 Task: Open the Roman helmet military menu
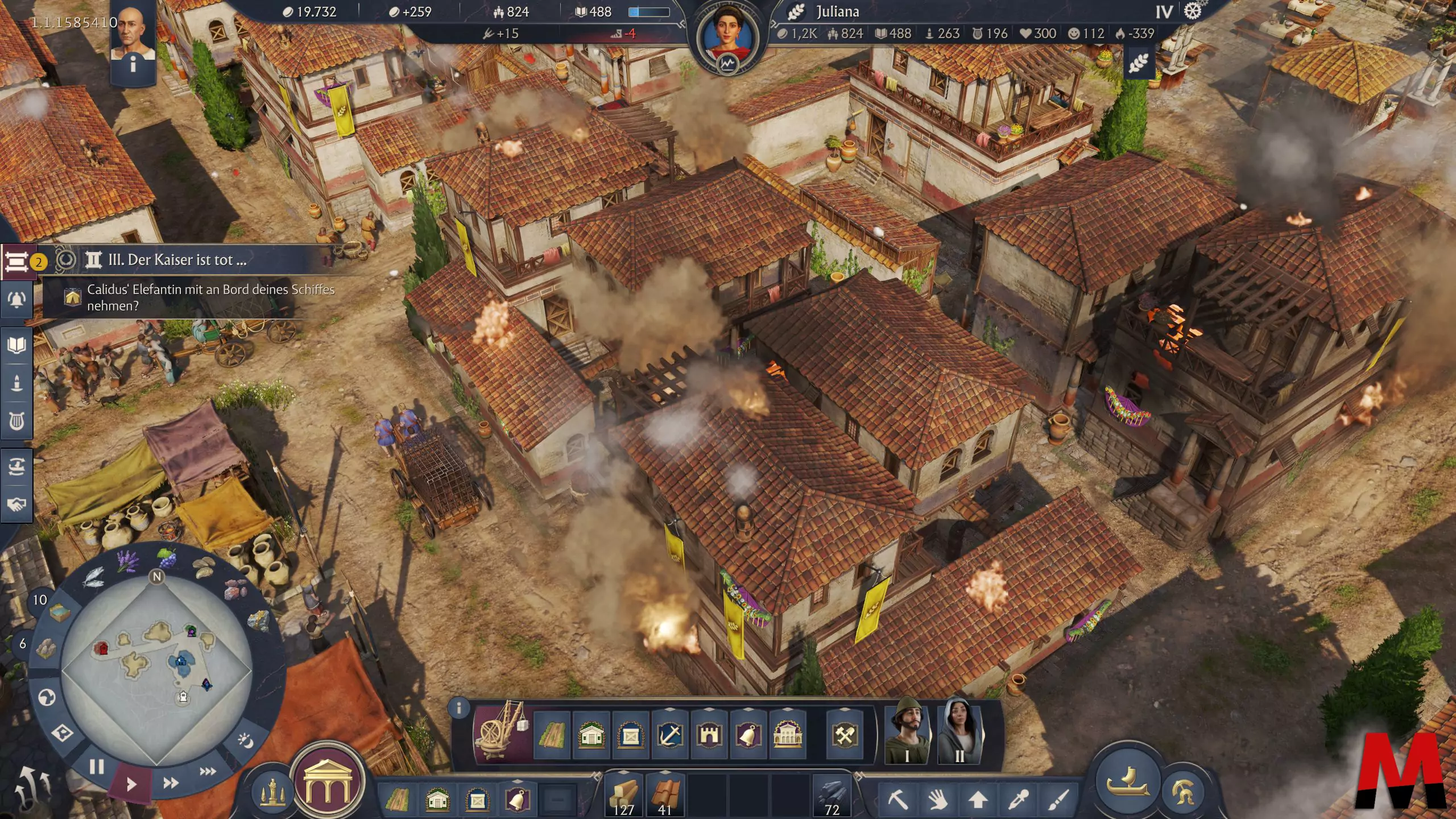coord(1183,791)
